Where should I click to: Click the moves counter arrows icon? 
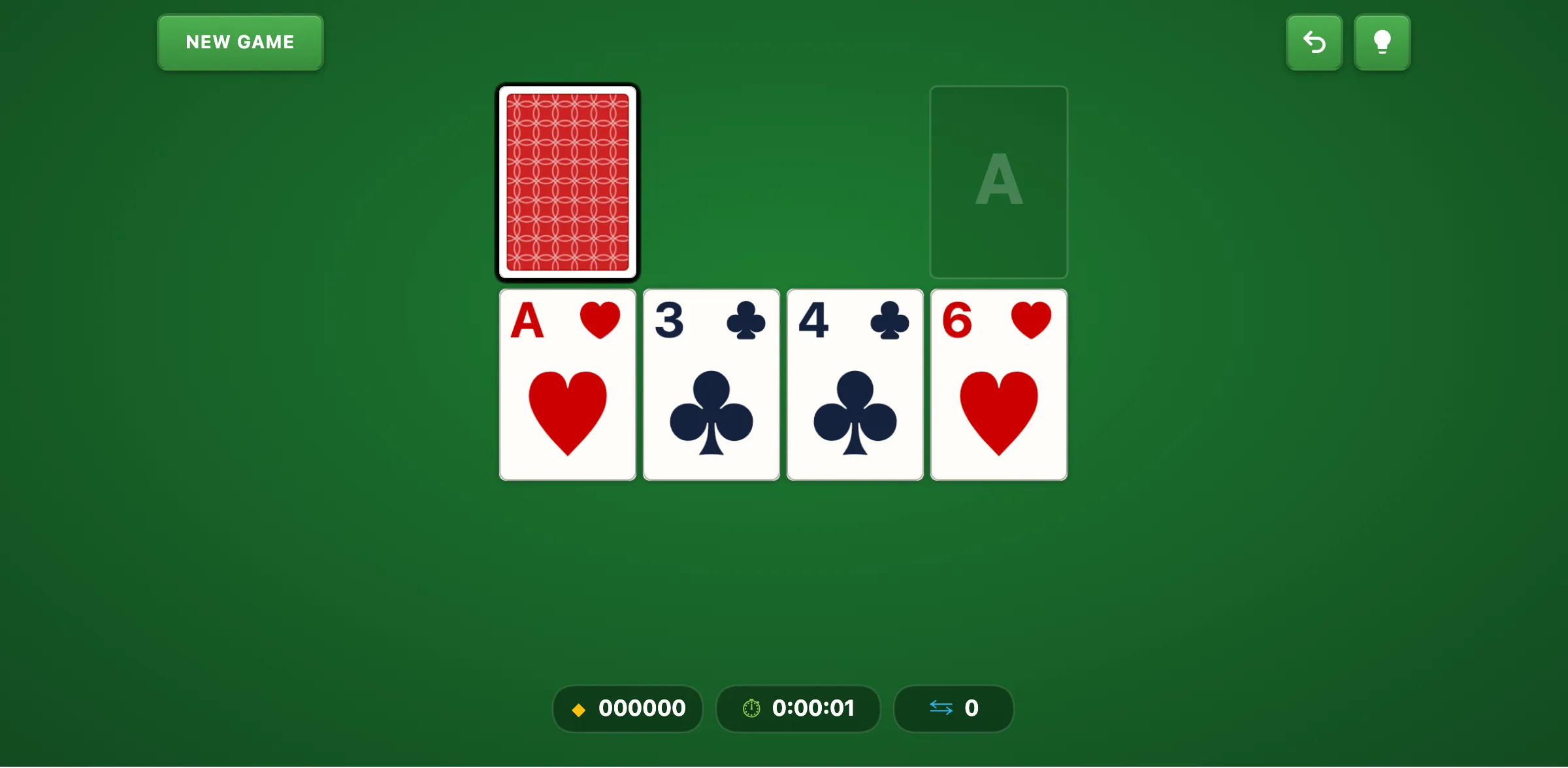[941, 708]
